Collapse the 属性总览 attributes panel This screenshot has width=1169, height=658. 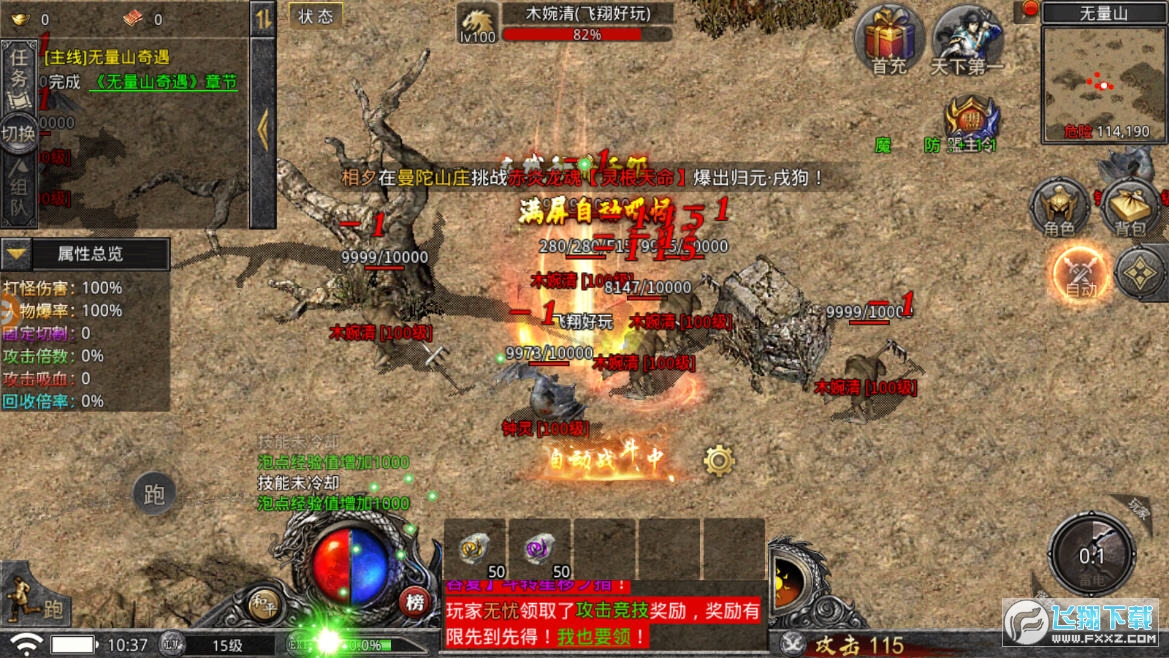tap(17, 254)
